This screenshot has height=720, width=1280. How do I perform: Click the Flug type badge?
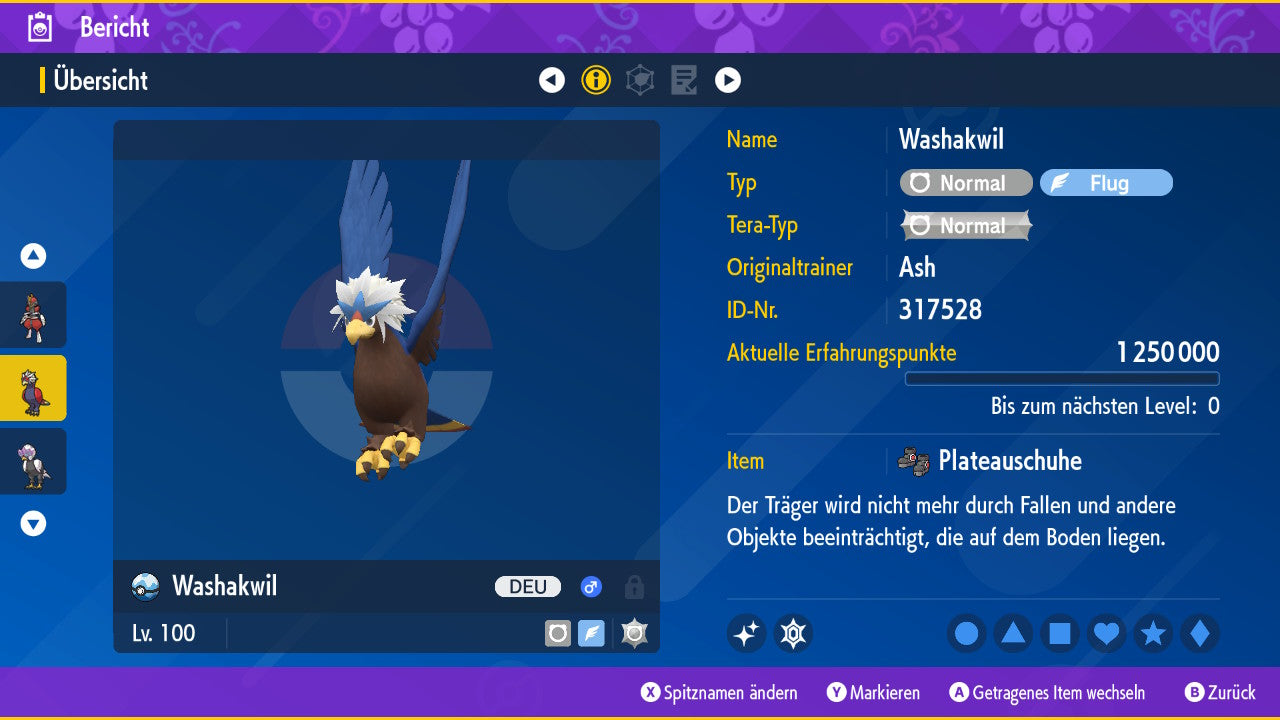click(x=1106, y=183)
